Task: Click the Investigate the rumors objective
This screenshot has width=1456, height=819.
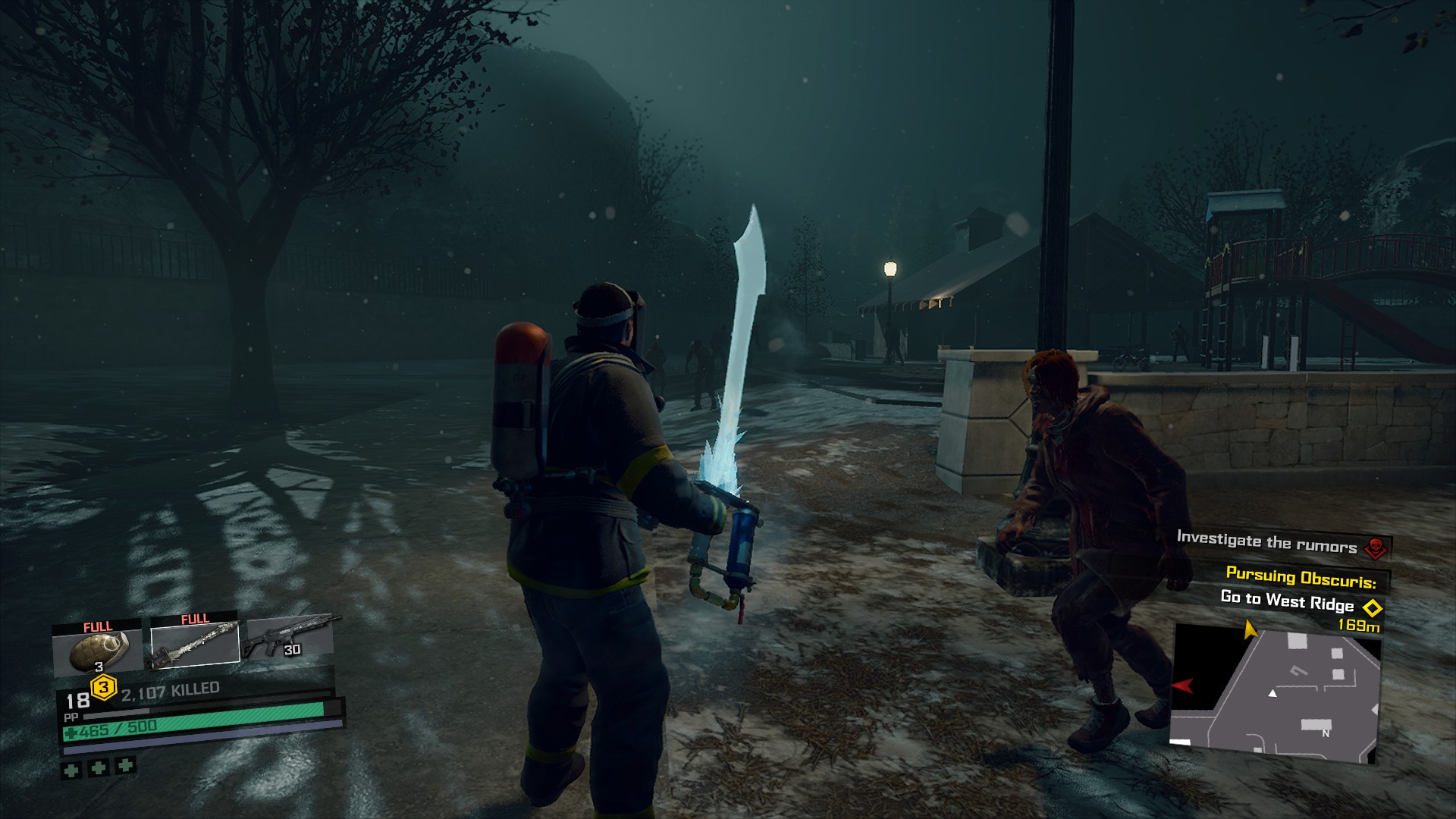Action: [x=1266, y=541]
